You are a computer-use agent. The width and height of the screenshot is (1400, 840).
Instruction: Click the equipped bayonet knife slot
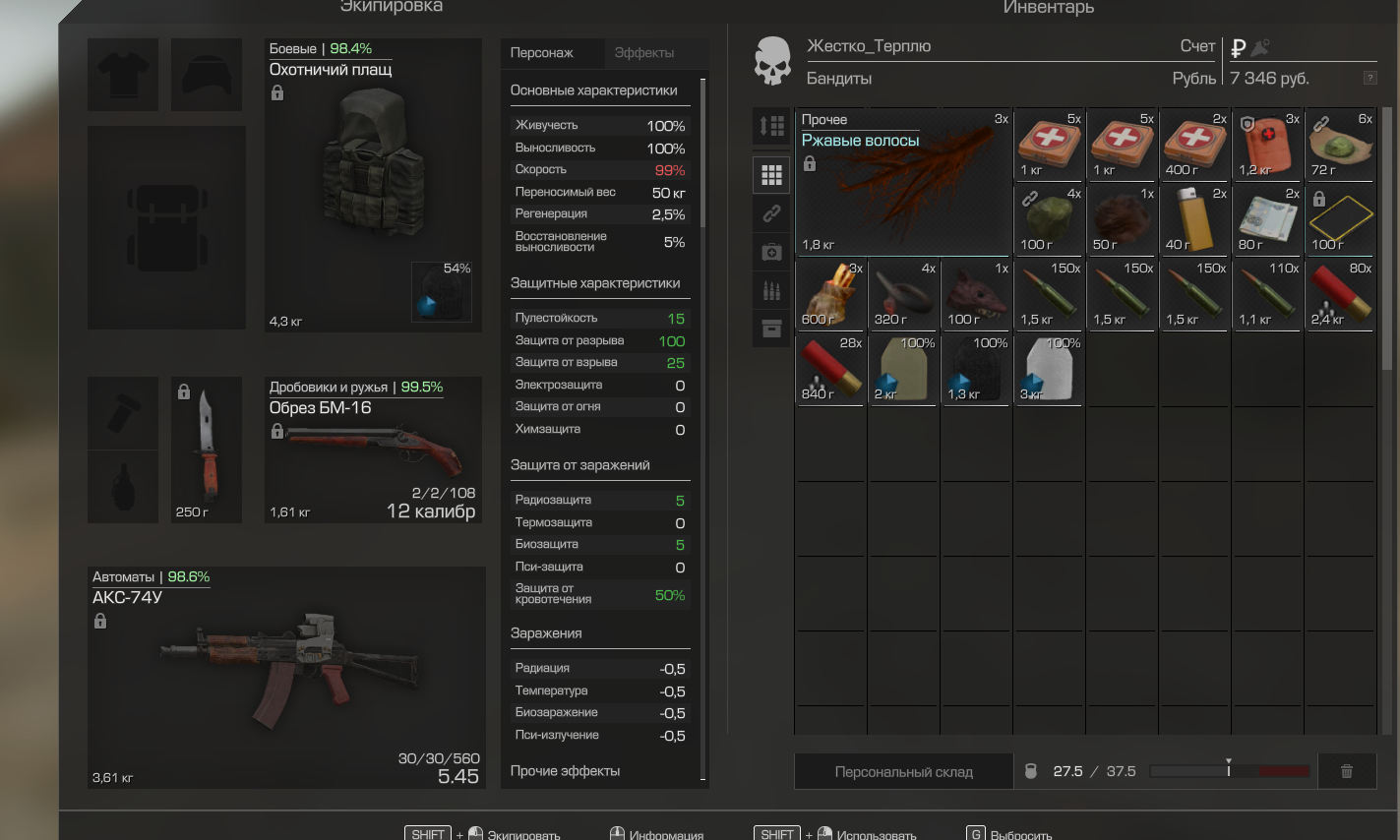pos(207,450)
